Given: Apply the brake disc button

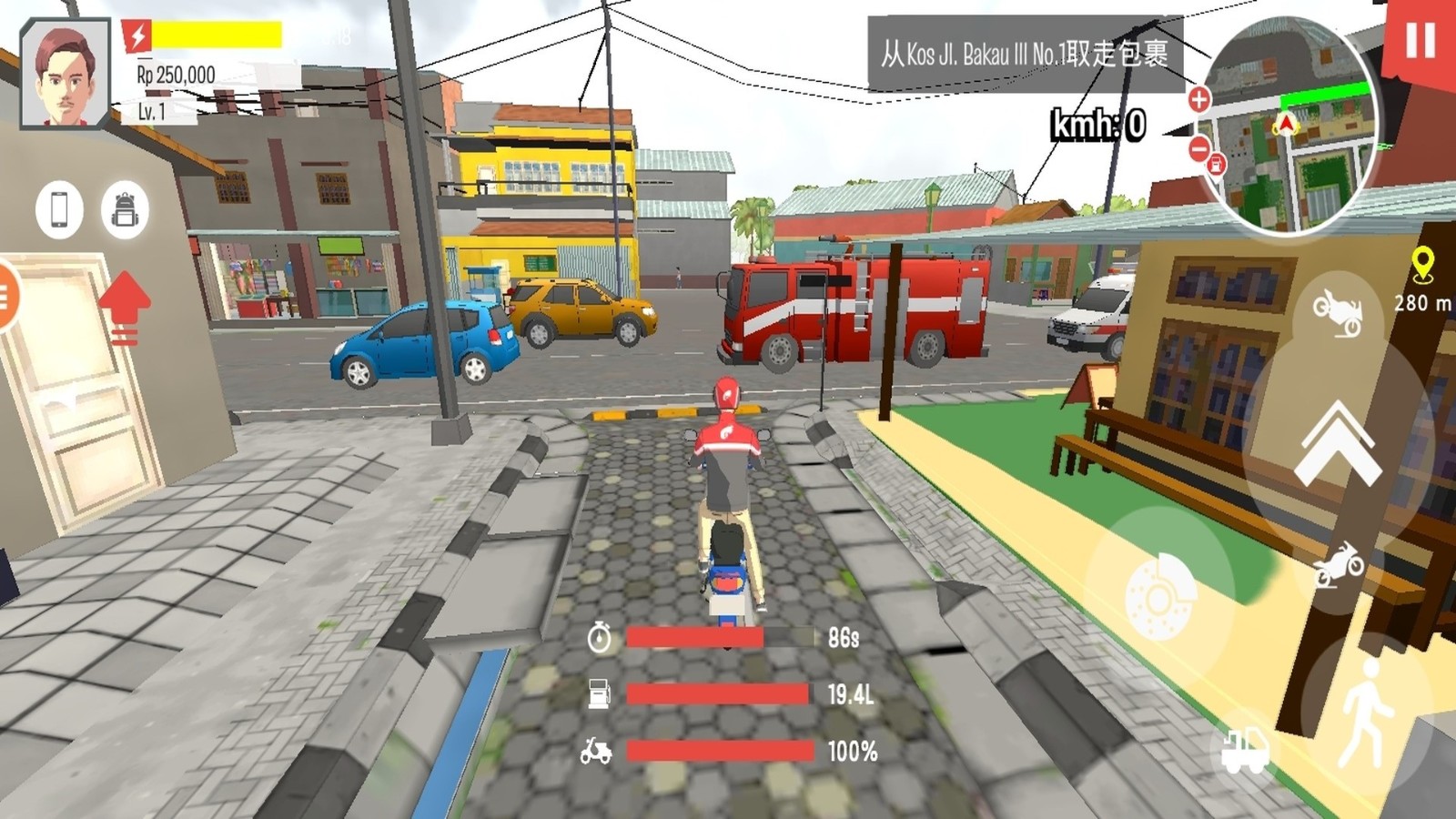Looking at the screenshot, I should point(1158,596).
